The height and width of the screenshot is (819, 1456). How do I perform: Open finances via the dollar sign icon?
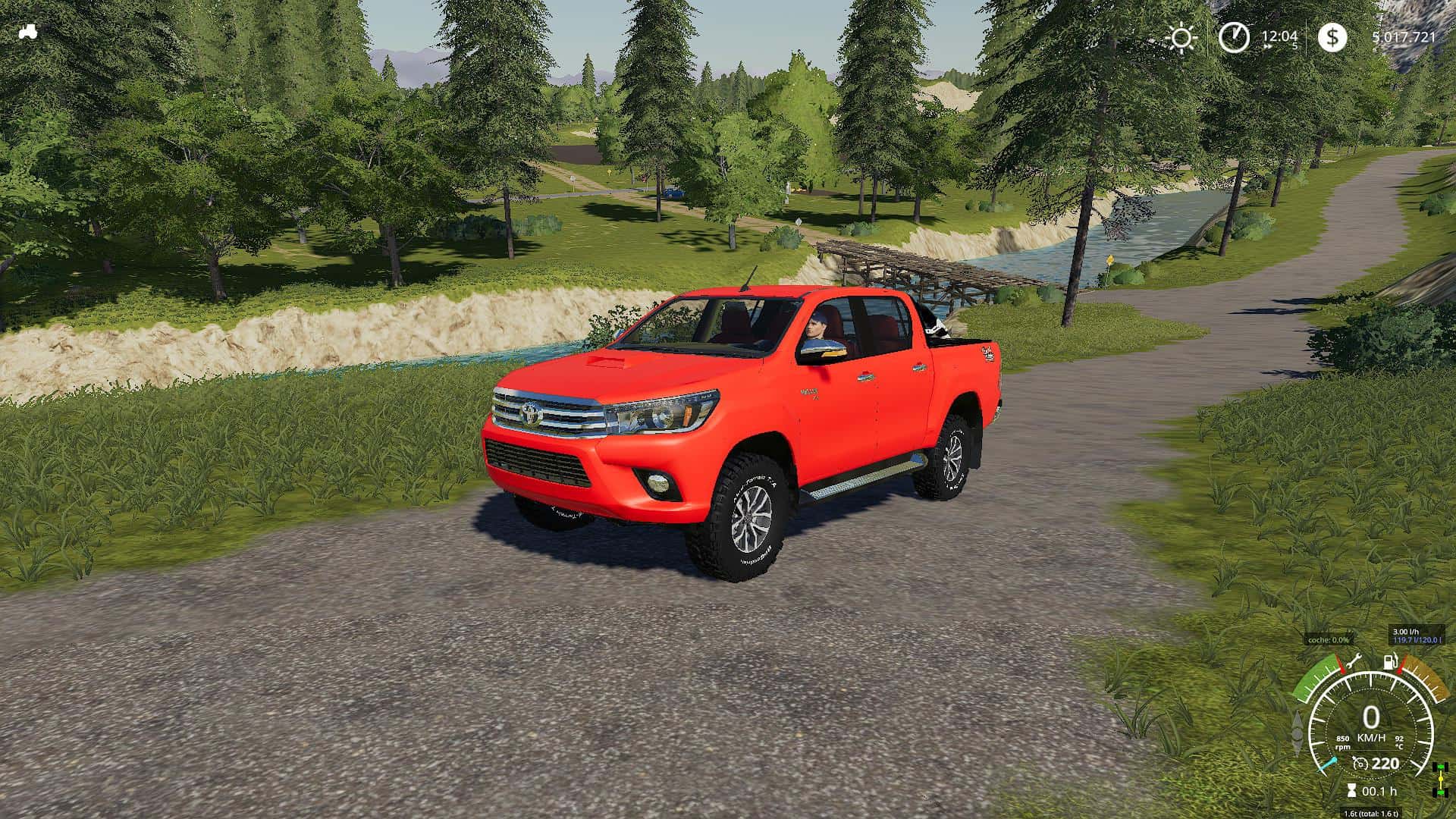[x=1332, y=37]
